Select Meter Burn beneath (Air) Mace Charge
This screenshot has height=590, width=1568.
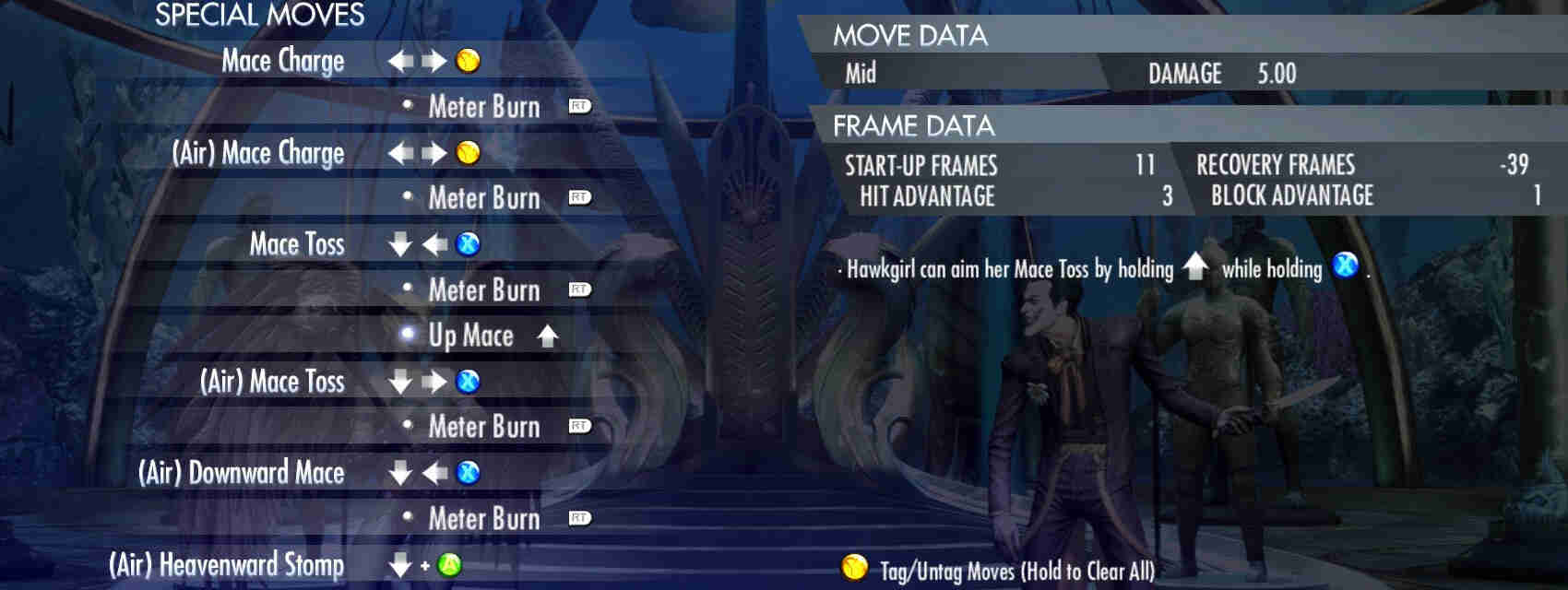[484, 198]
